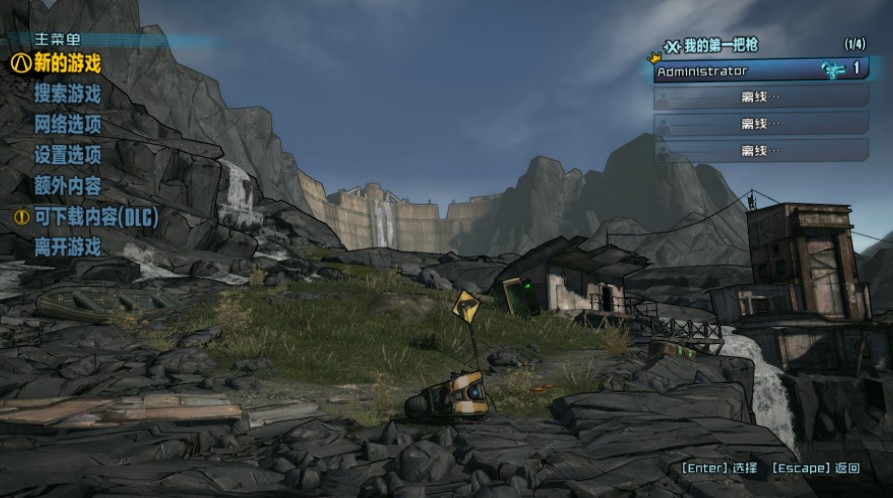Open the 网络选项 network options

(x=67, y=125)
